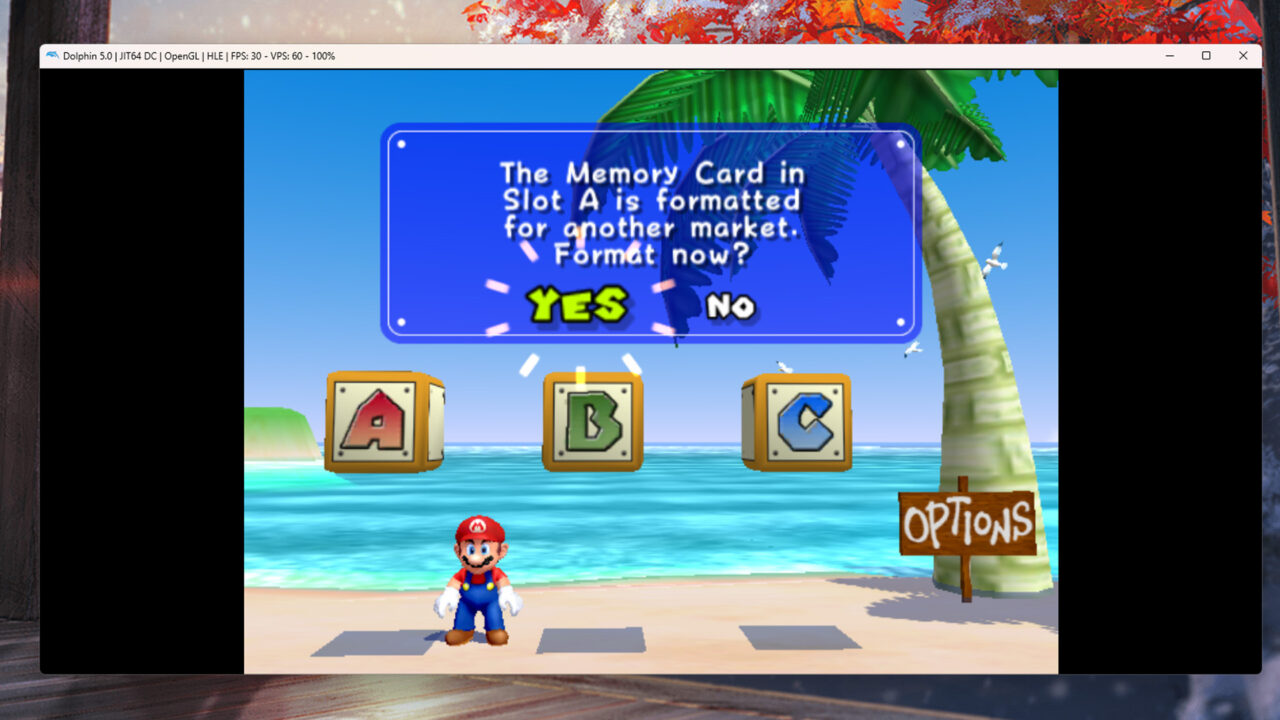This screenshot has height=720, width=1280.
Task: Click the OpenGL backend label in title bar
Action: click(x=181, y=56)
